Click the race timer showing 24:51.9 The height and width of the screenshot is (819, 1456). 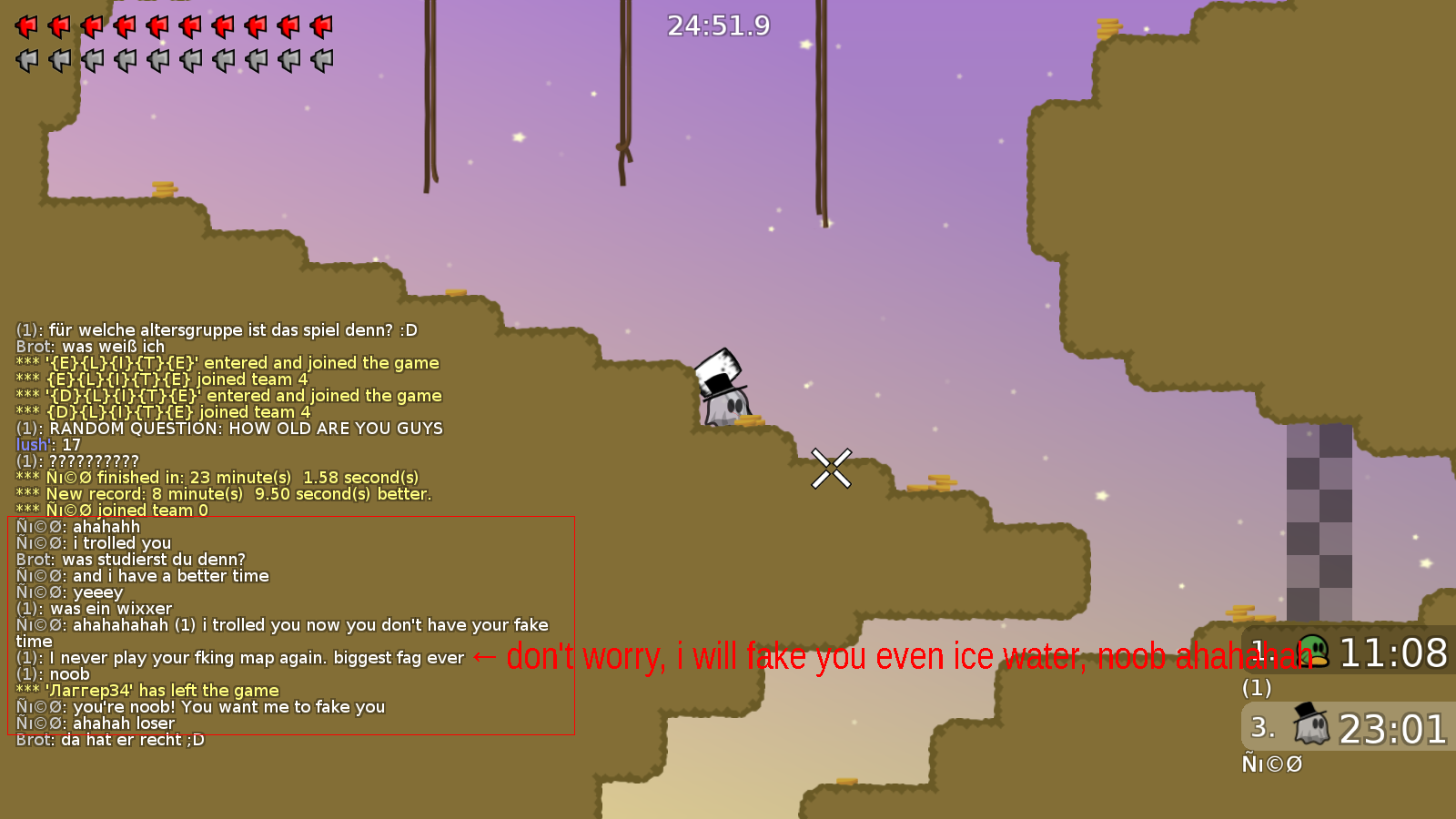[x=716, y=25]
